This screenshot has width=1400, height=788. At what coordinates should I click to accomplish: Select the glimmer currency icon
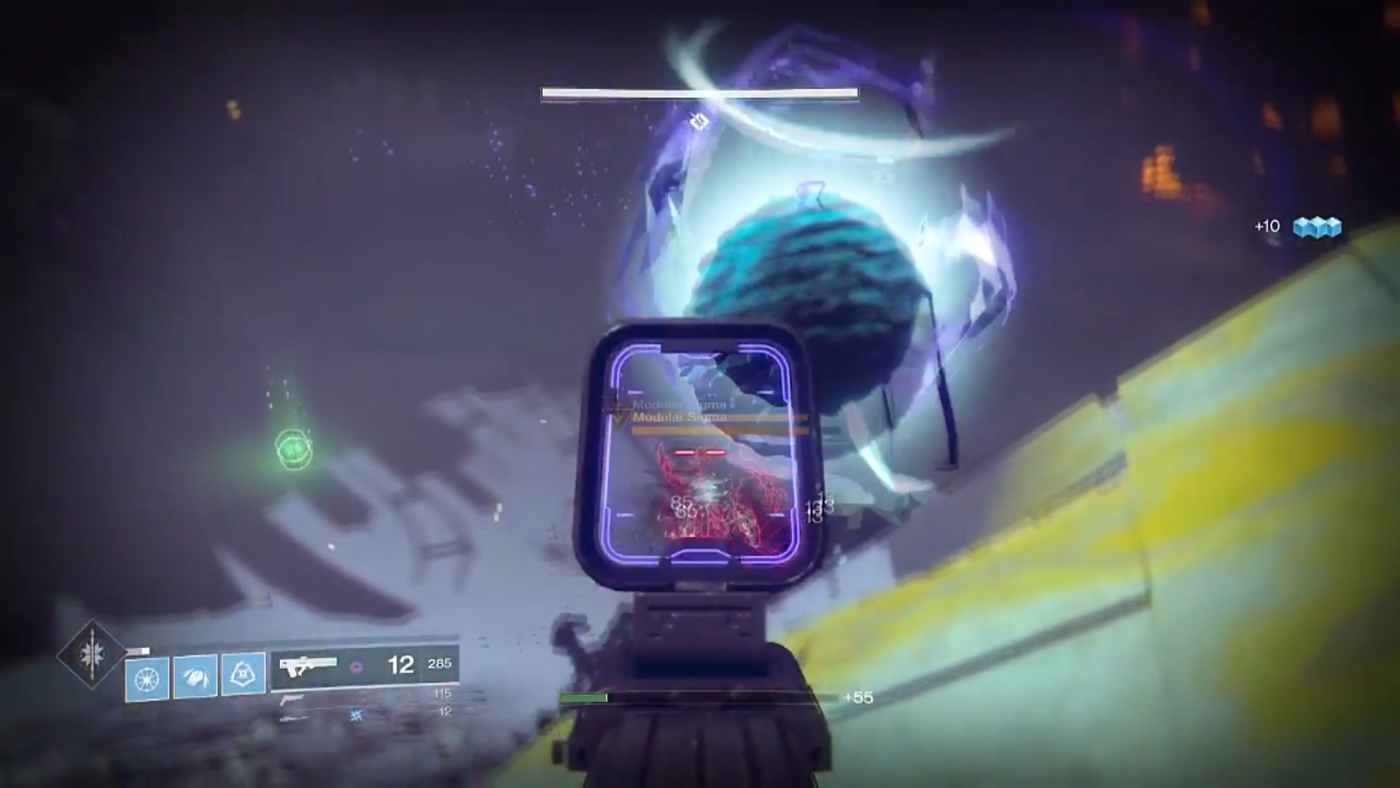[x=1318, y=226]
